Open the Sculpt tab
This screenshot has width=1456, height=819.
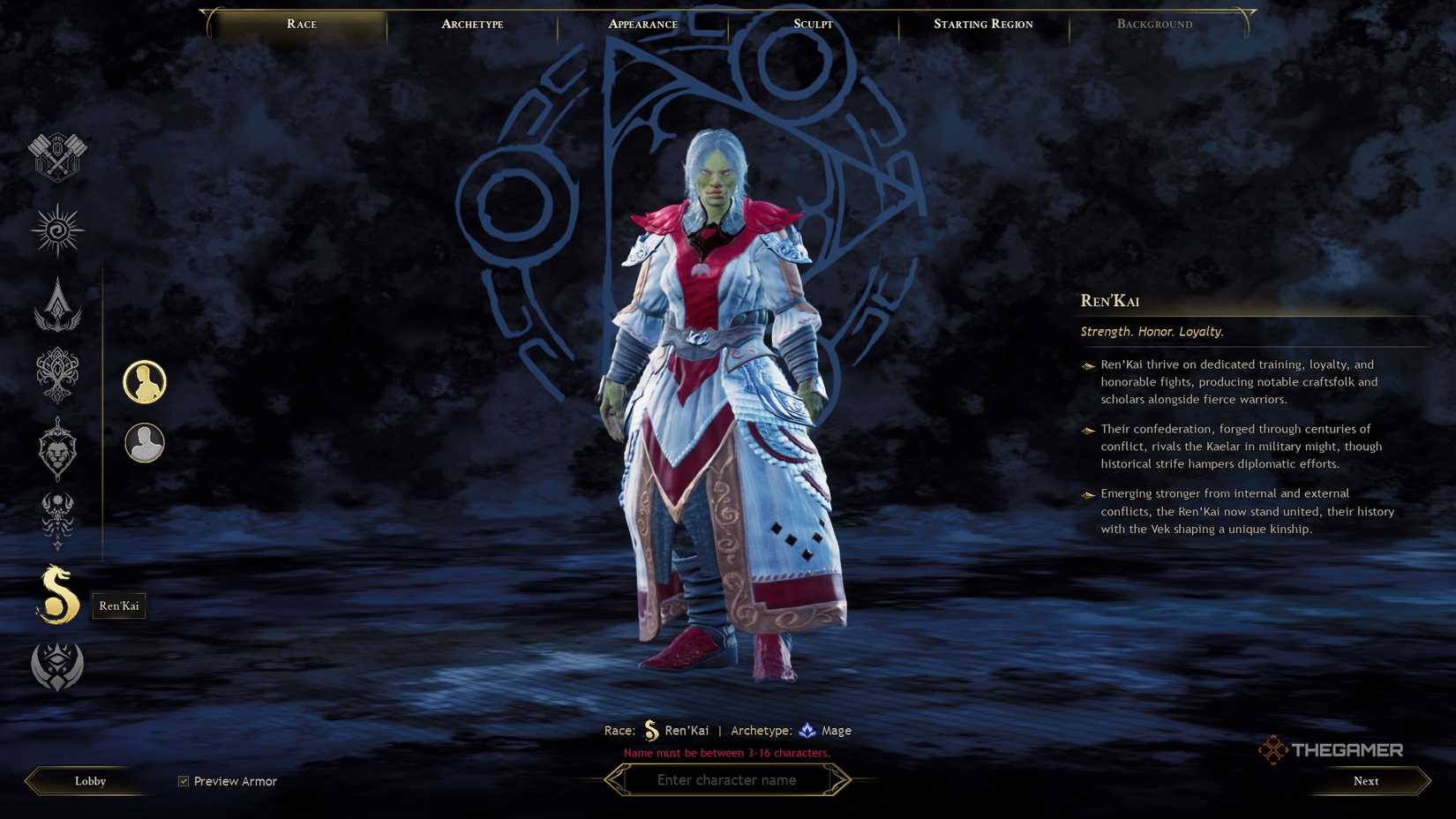tap(810, 24)
